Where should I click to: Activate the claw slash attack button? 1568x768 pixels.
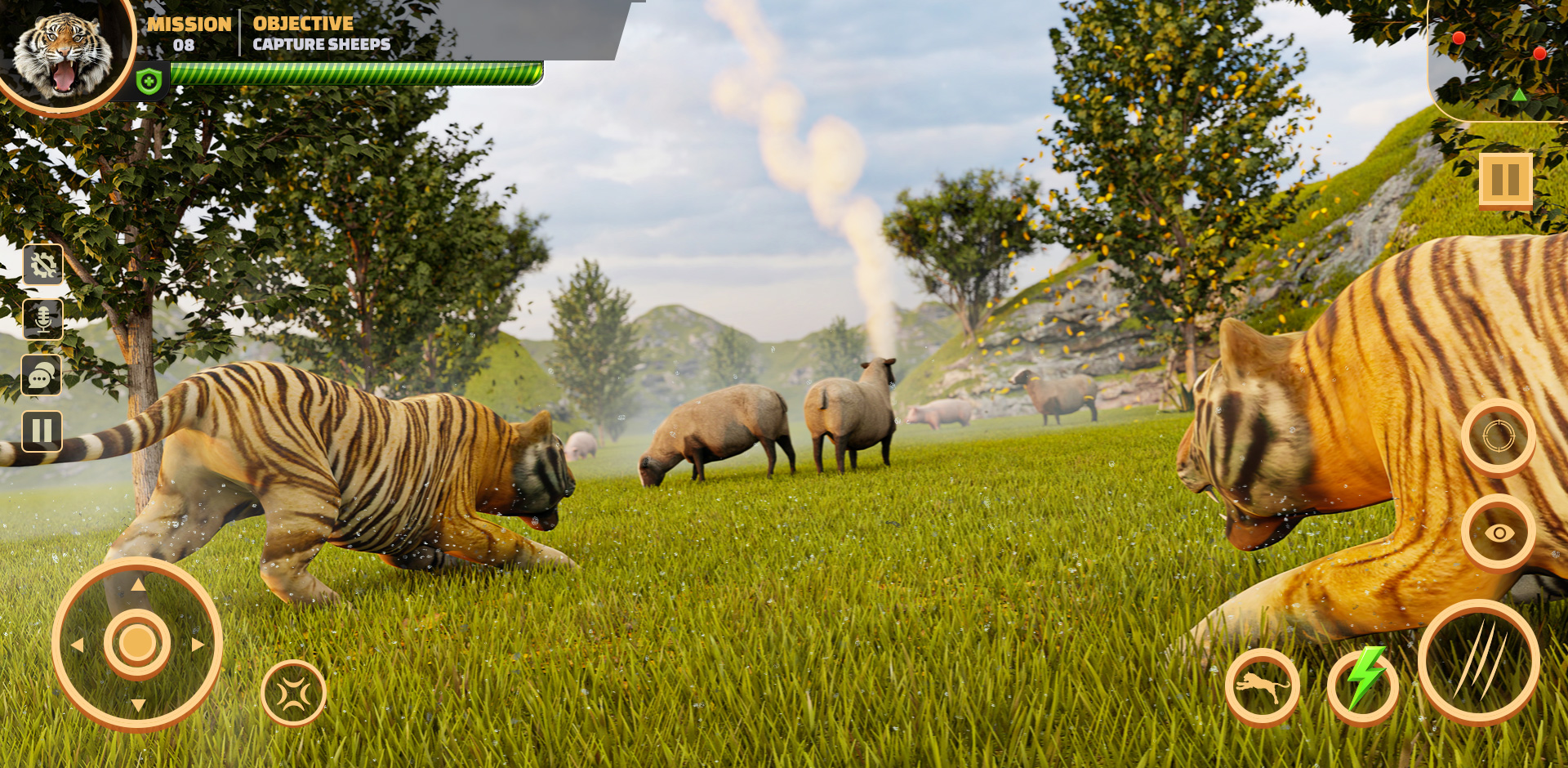click(x=1478, y=662)
